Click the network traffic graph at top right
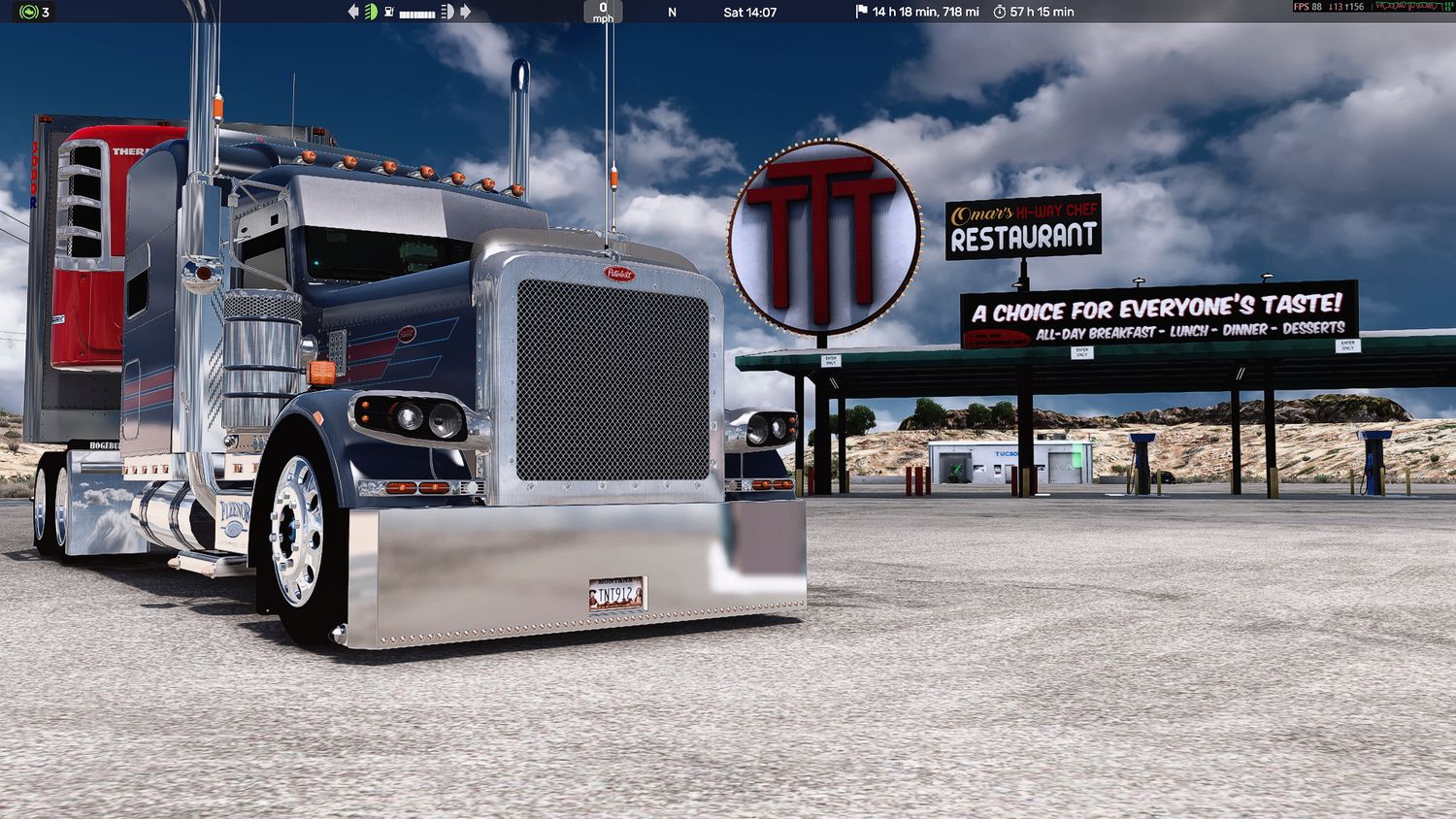 click(1412, 8)
